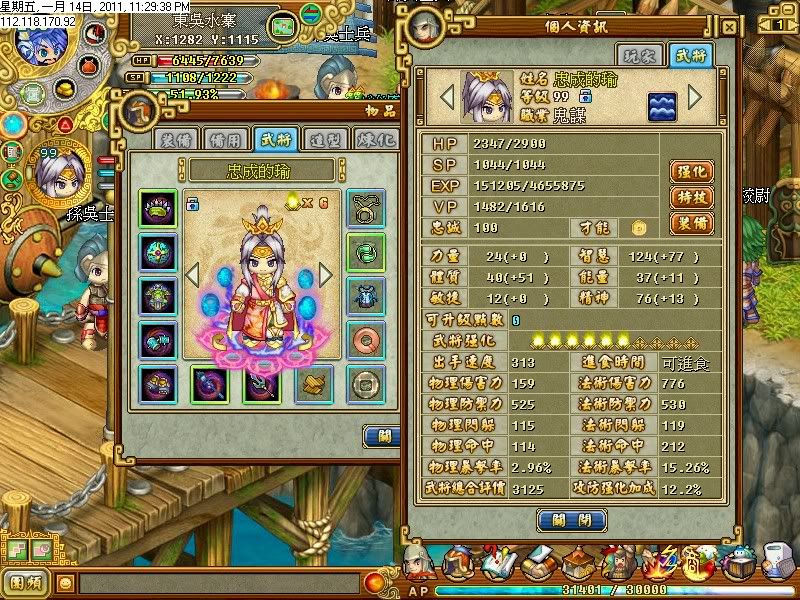Click the 強化 button

pos(691,171)
